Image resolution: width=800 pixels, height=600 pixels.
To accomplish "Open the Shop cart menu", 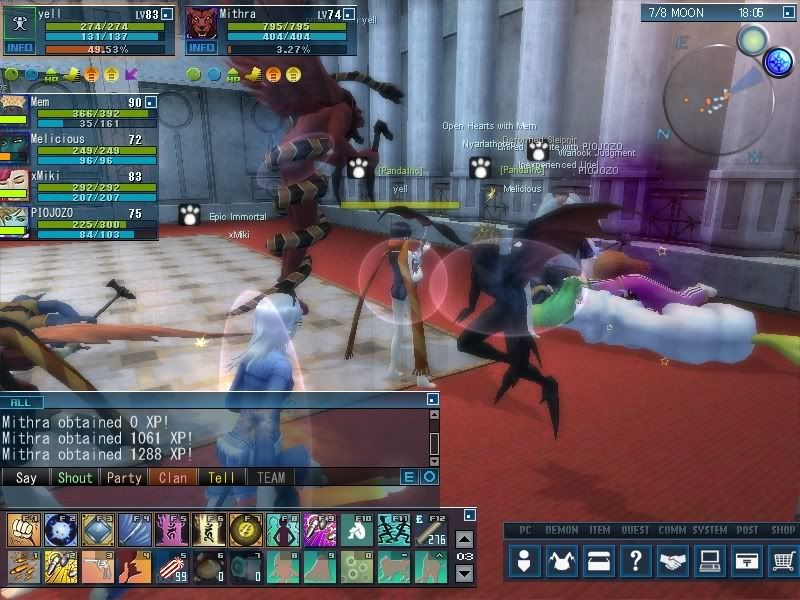I will (x=784, y=562).
